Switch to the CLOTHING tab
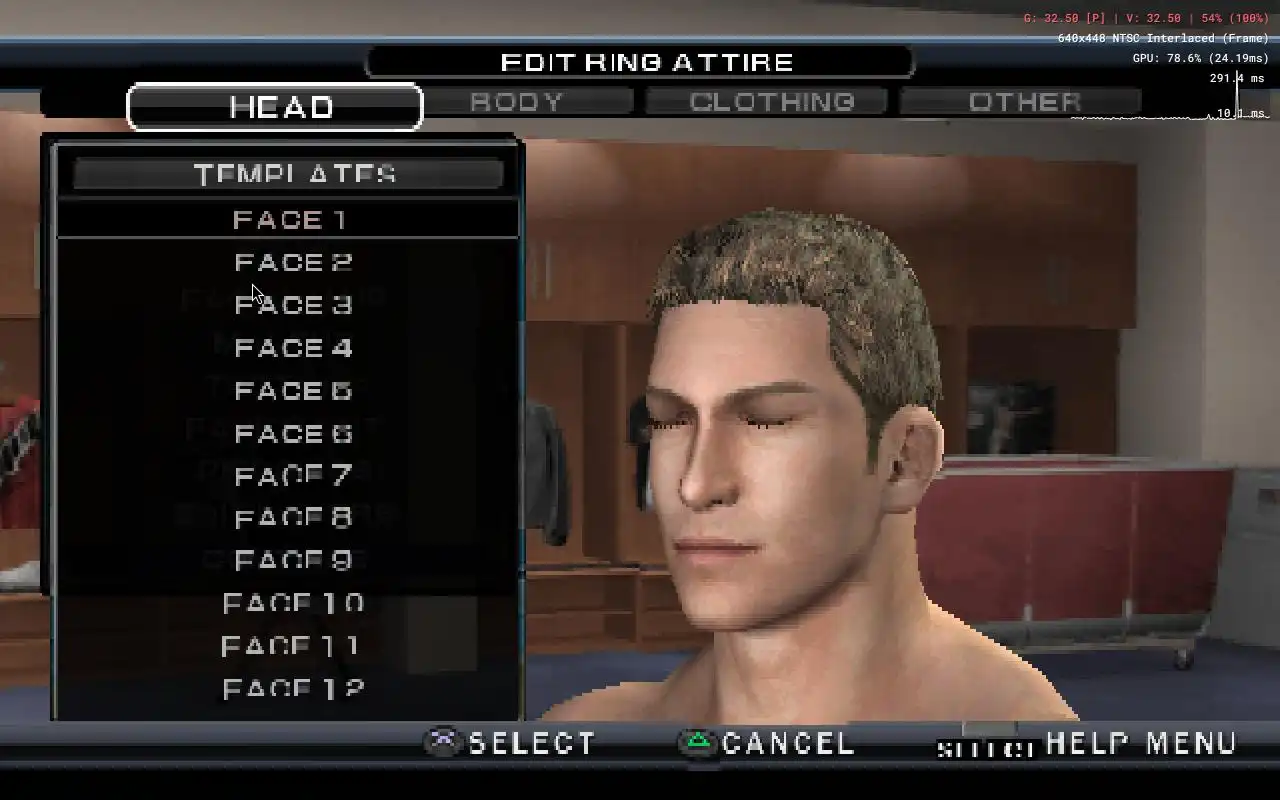 click(771, 102)
